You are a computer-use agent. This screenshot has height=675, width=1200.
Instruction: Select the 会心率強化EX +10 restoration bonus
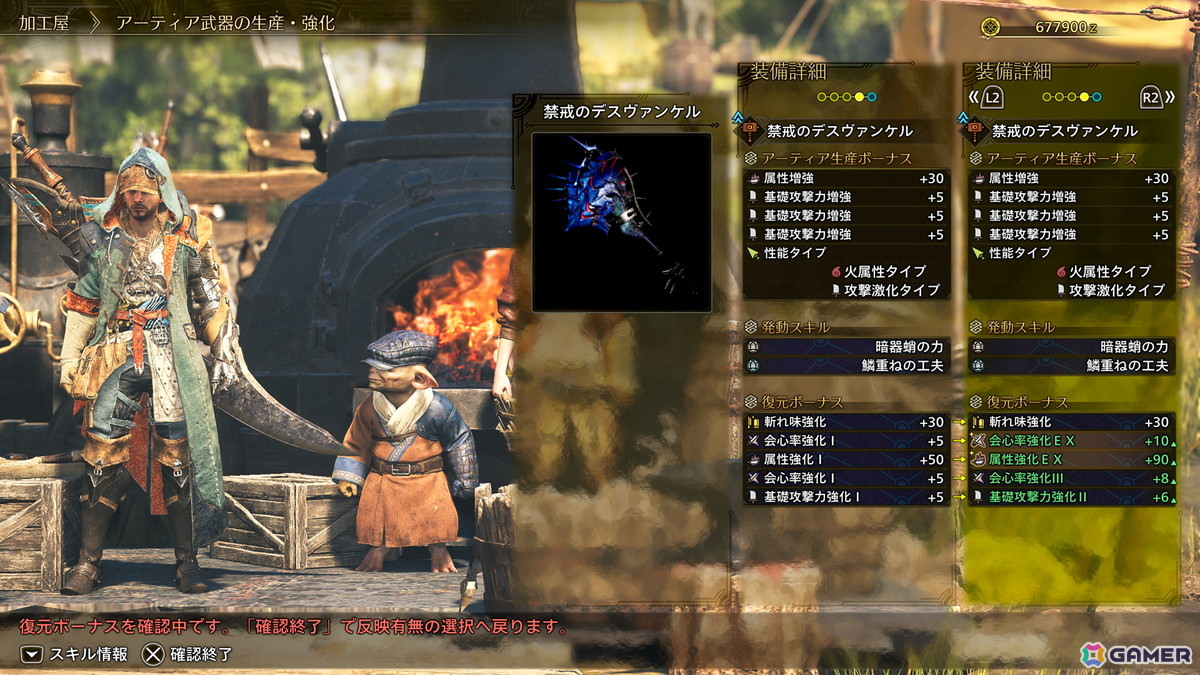point(1070,441)
